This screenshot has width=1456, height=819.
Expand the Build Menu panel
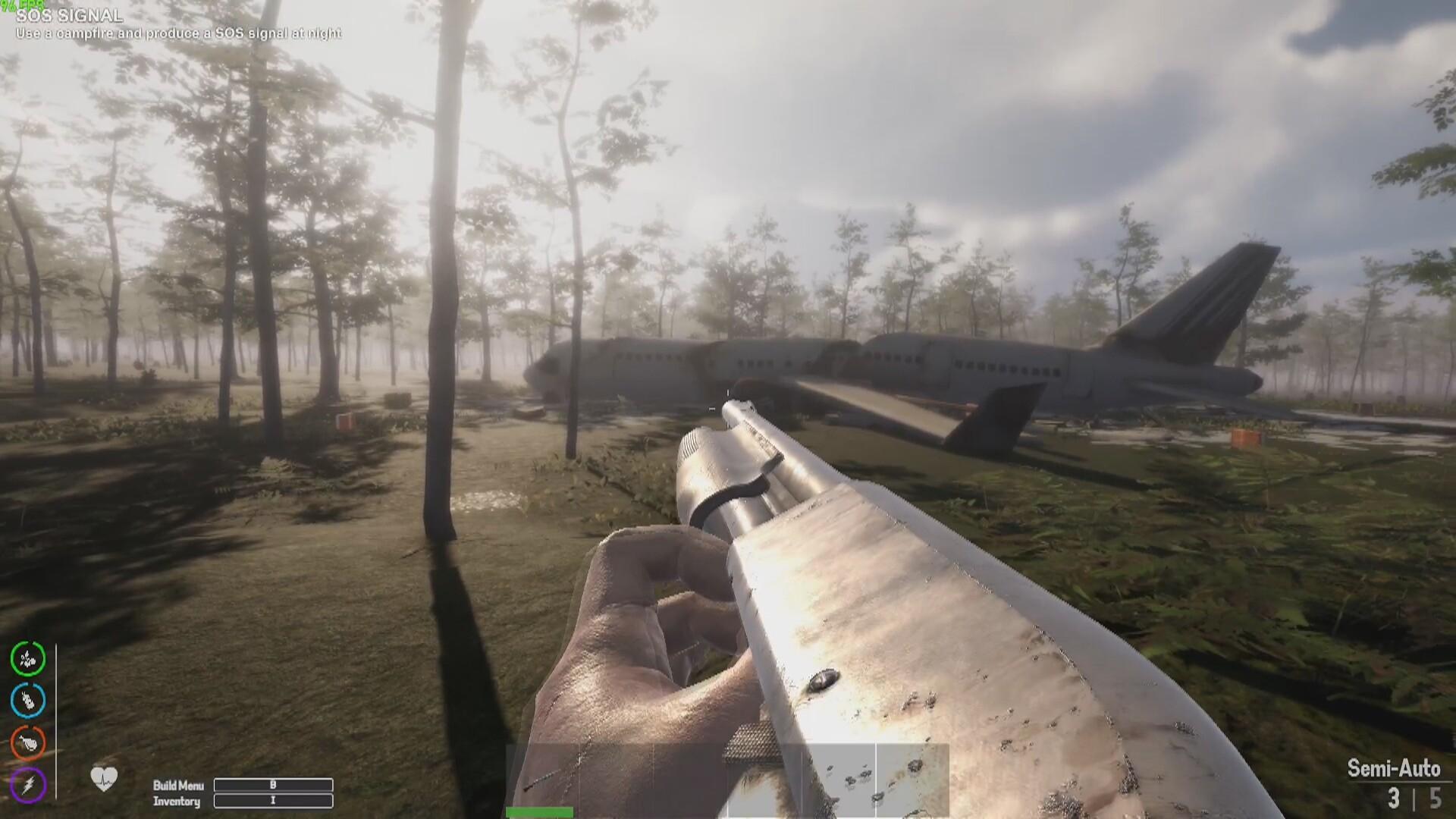click(177, 786)
